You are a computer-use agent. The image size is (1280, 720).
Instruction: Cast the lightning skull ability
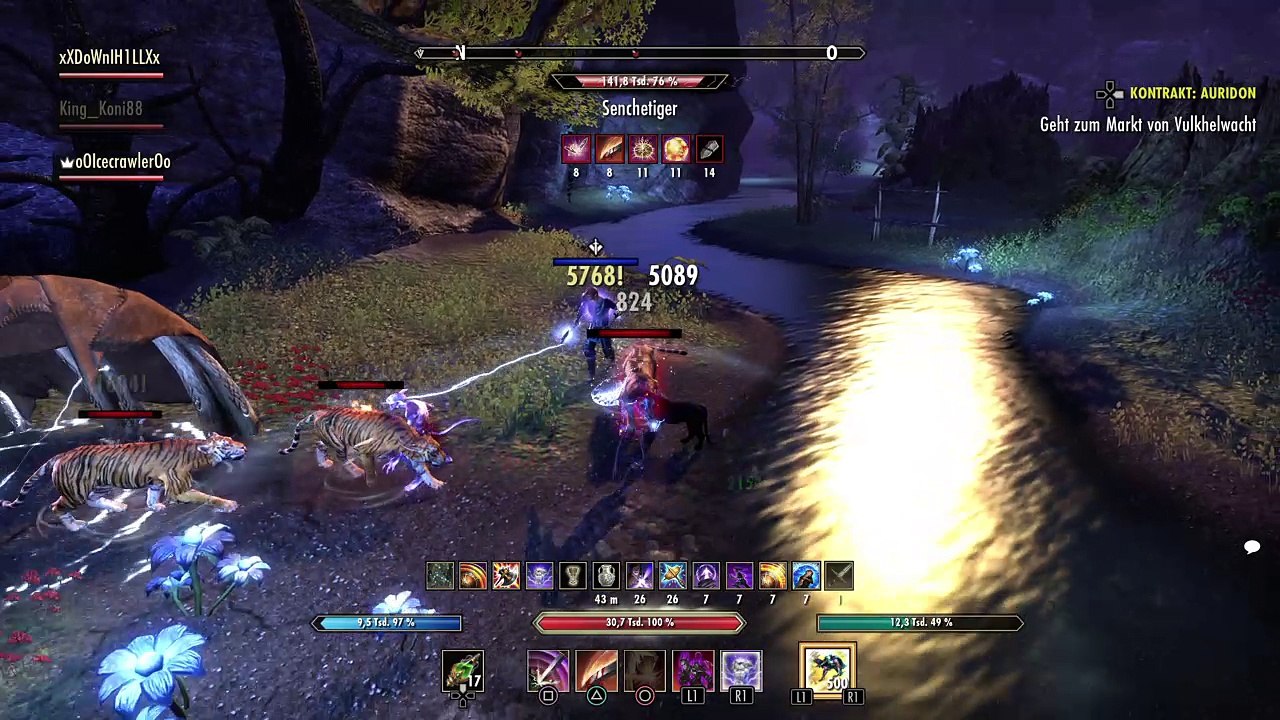(741, 670)
